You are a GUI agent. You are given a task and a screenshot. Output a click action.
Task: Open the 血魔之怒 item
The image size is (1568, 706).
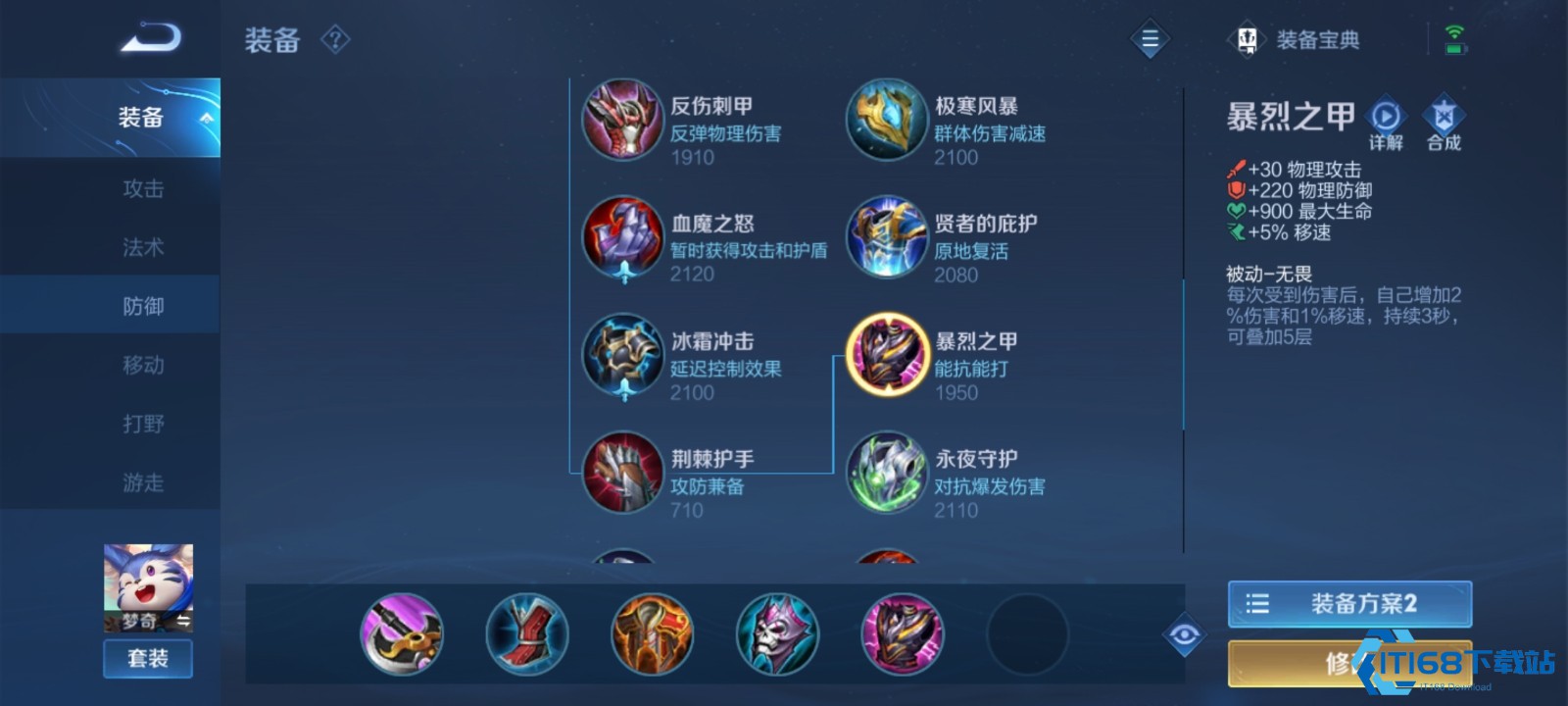click(x=621, y=238)
